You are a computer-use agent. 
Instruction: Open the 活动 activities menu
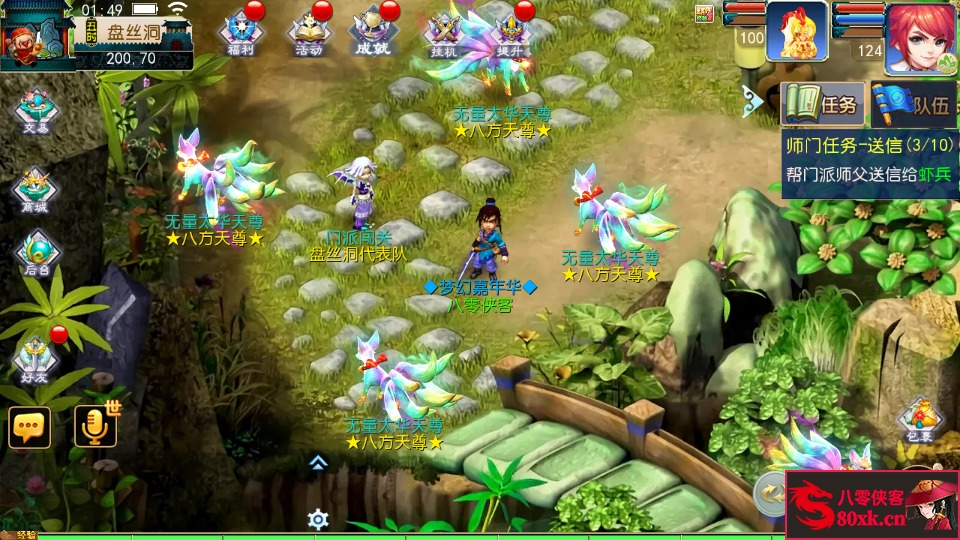click(308, 32)
